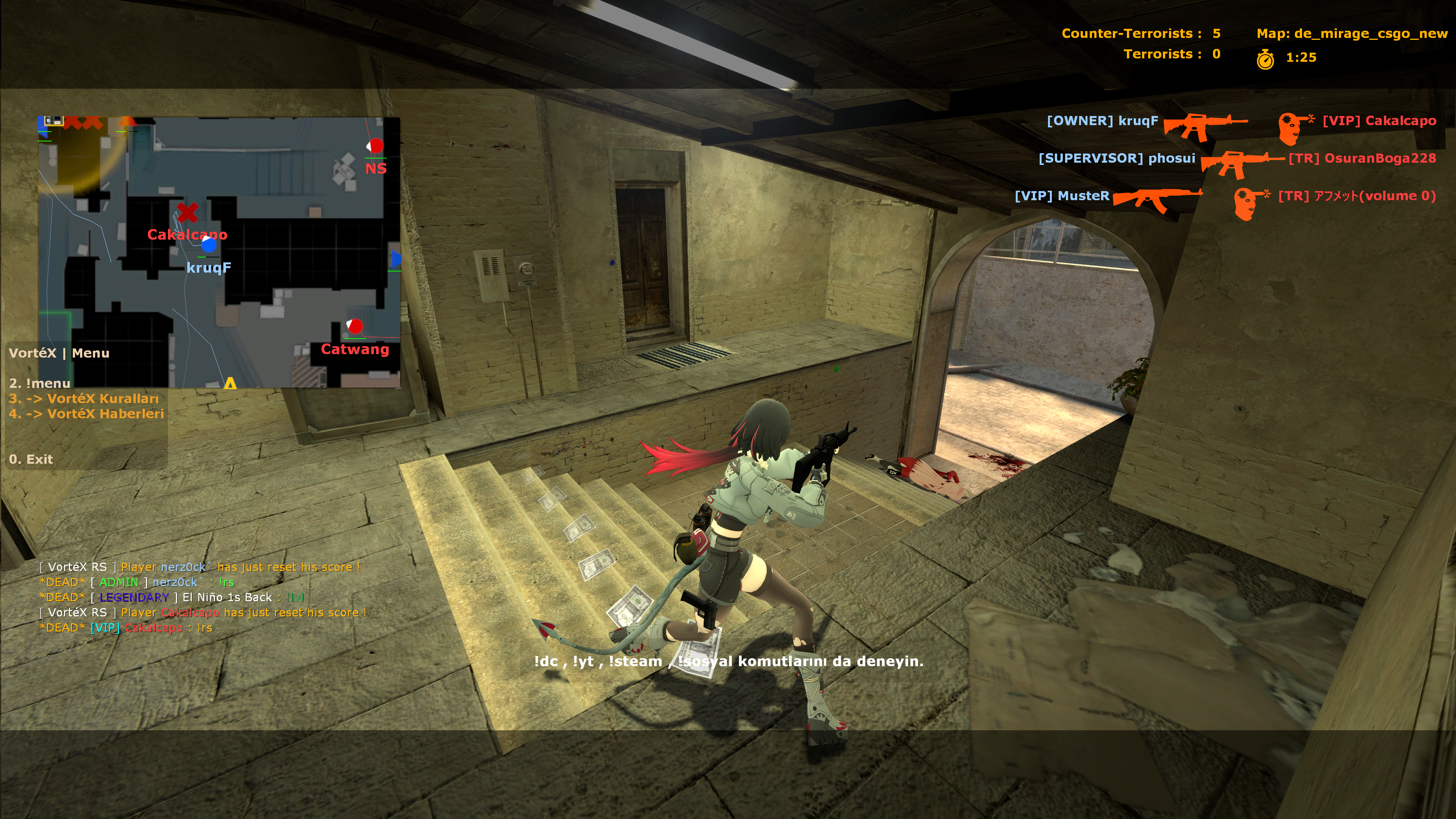1456x819 pixels.
Task: Select the NS player marker on the radar
Action: (x=375, y=146)
